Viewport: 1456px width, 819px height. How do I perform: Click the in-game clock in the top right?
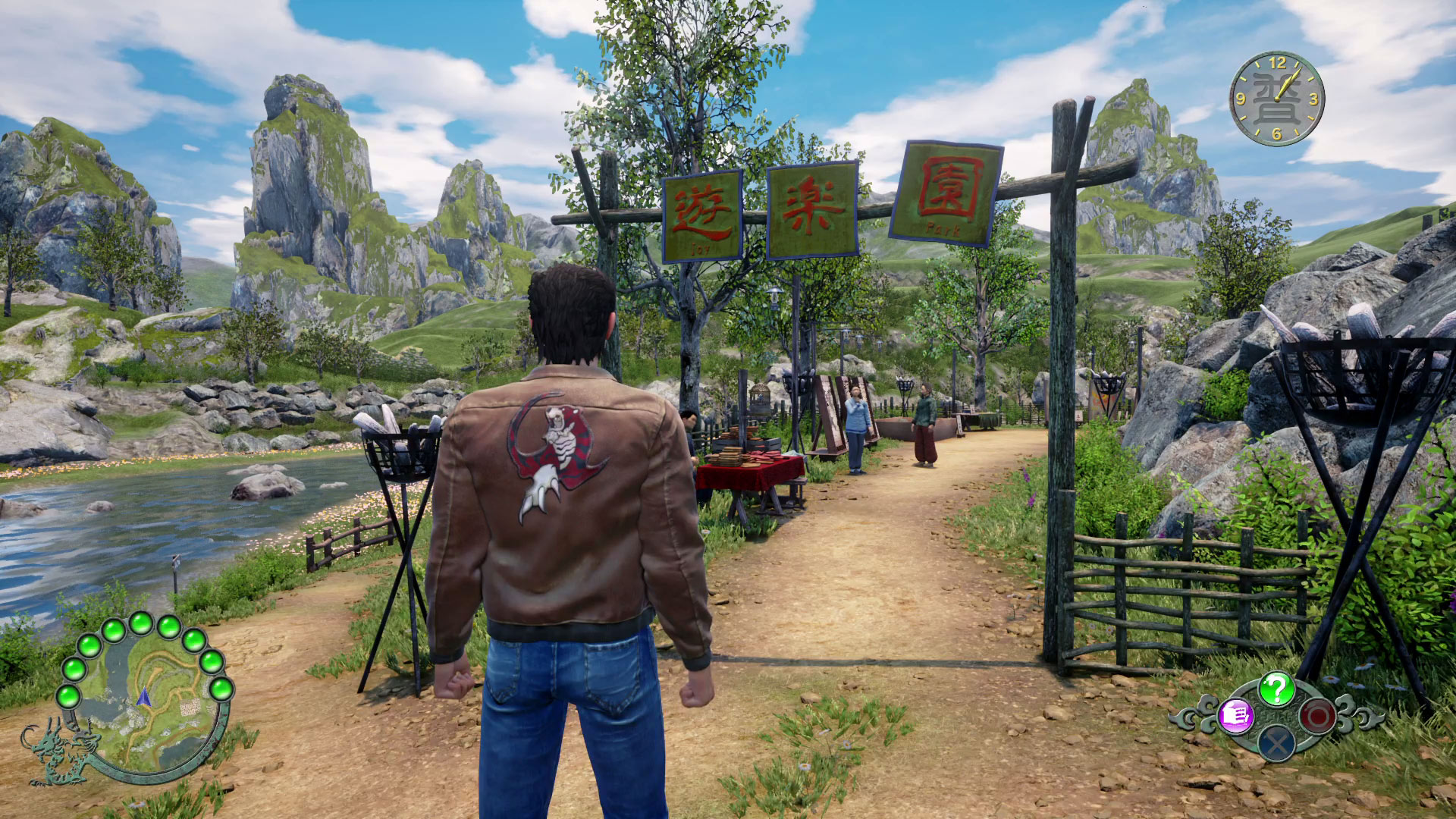point(1276,97)
